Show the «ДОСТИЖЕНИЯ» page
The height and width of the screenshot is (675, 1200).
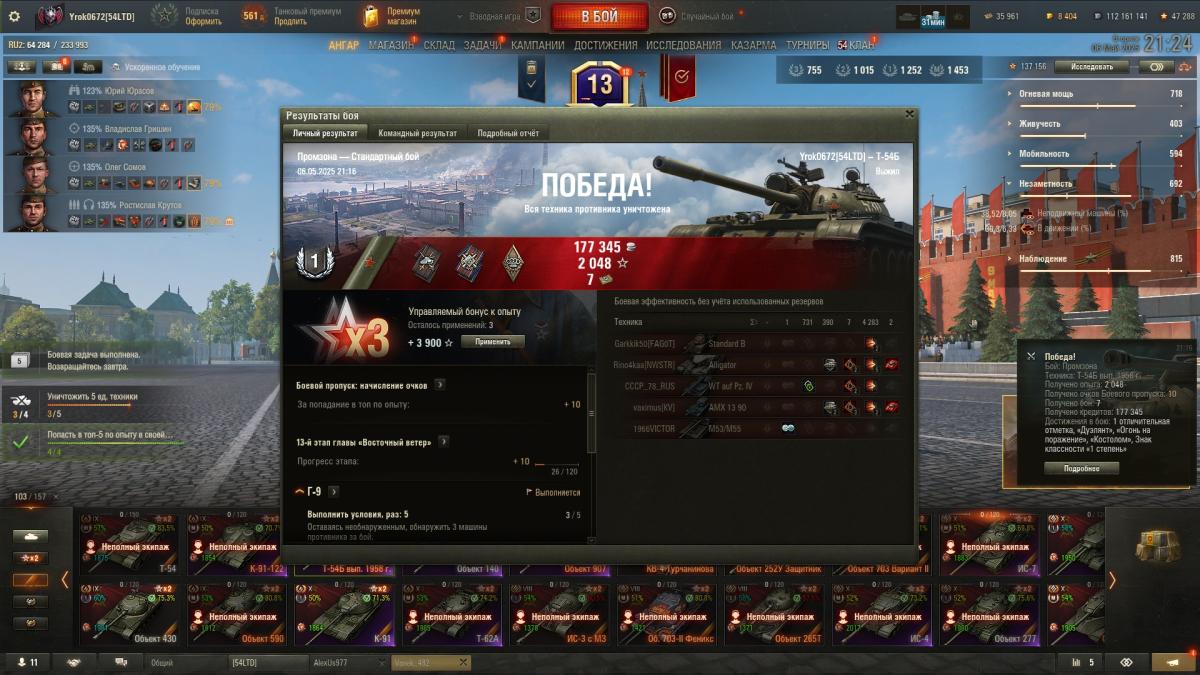pos(605,45)
